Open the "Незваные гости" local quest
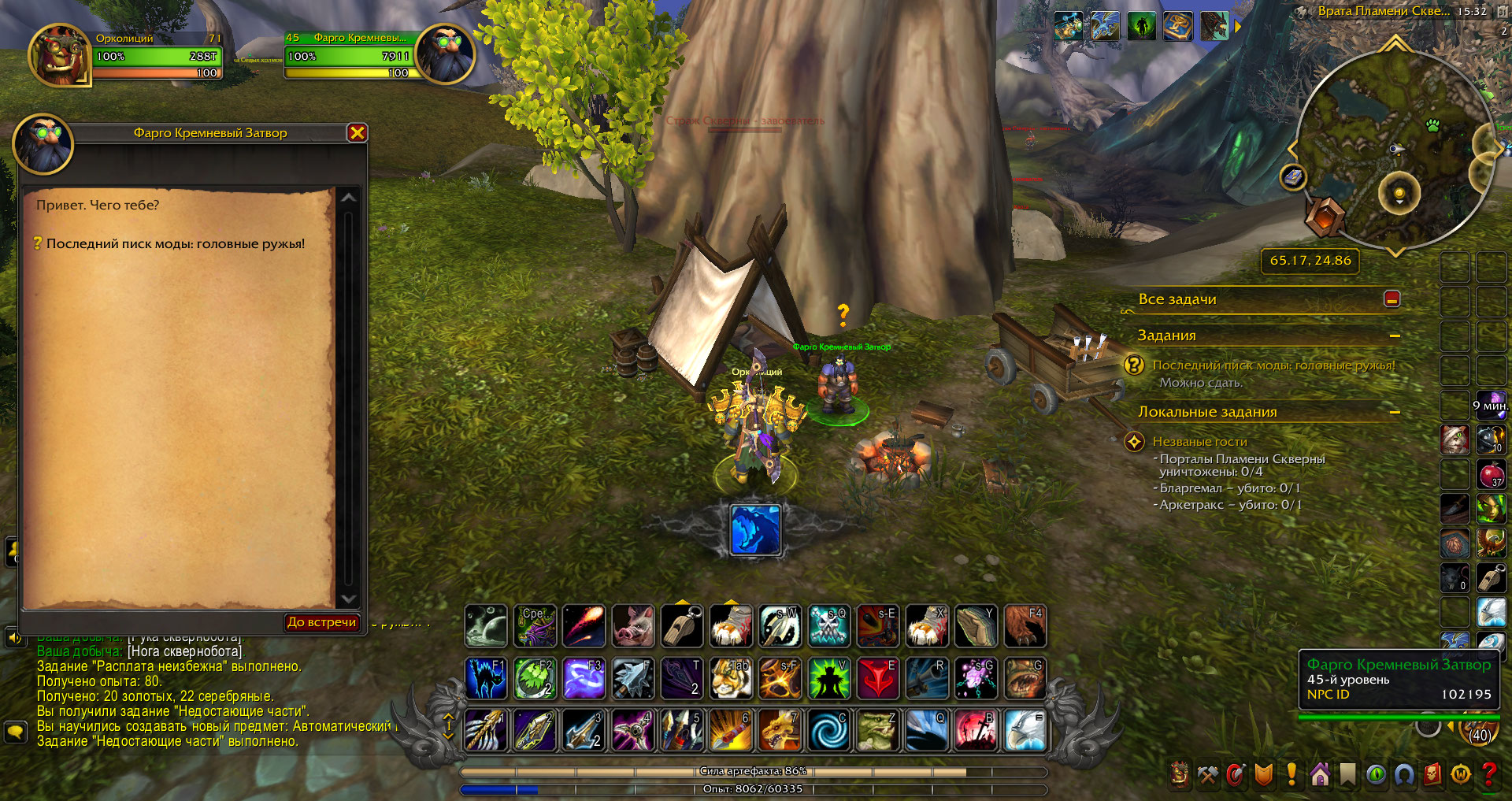 1199,442
